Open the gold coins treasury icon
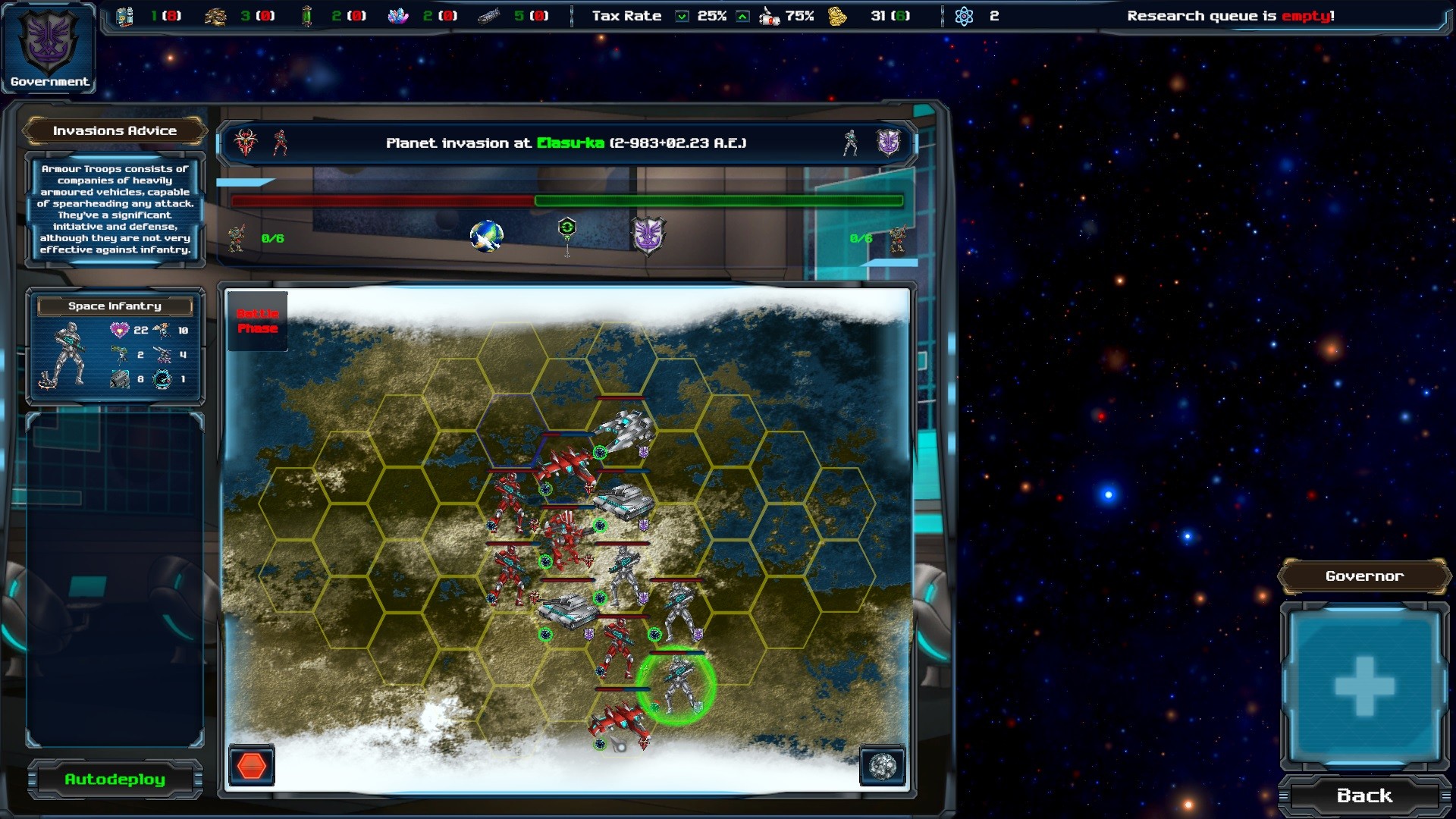The height and width of the screenshot is (819, 1456). pos(836,15)
